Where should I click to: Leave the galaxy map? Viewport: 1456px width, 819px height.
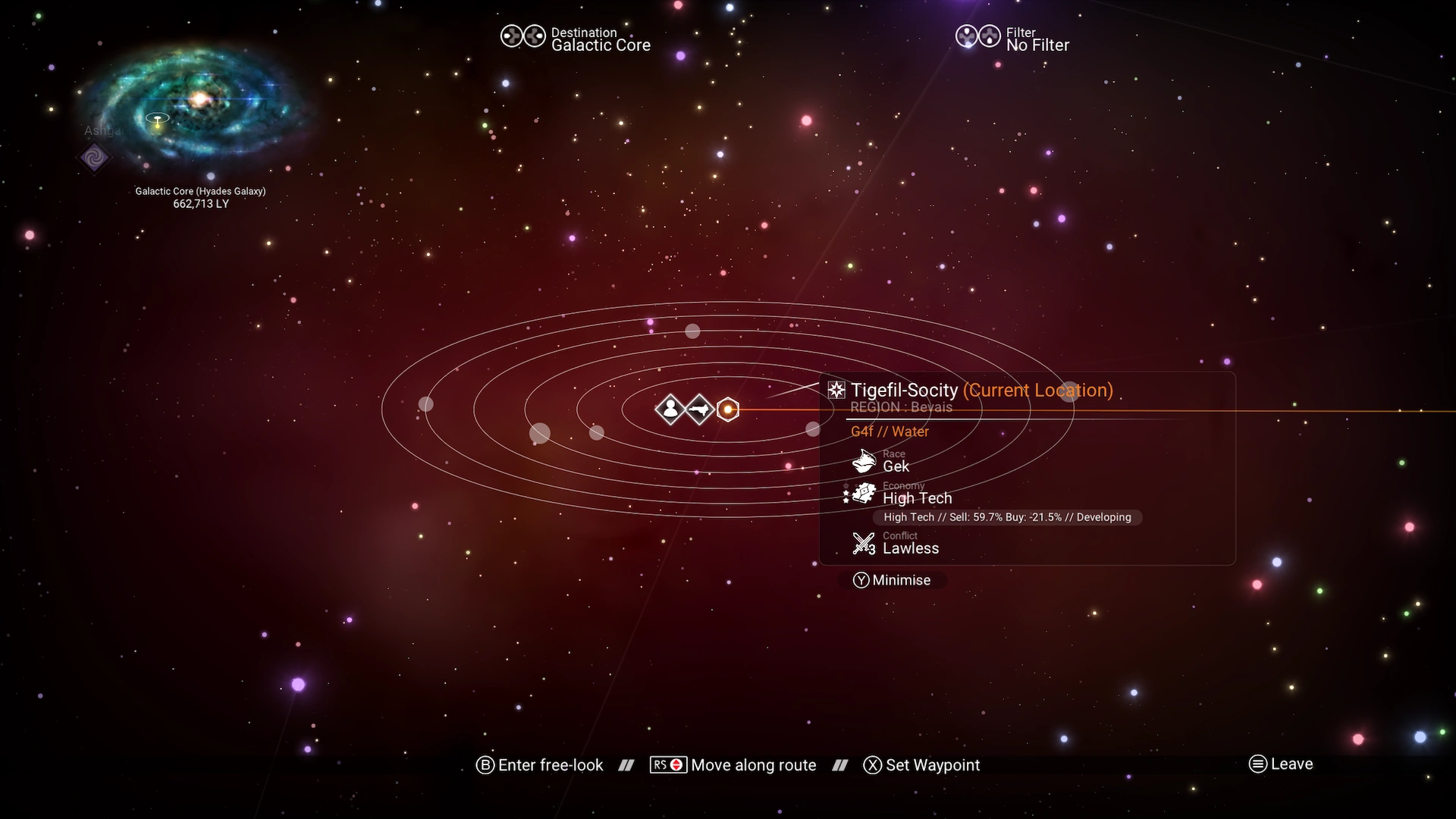(x=1281, y=764)
